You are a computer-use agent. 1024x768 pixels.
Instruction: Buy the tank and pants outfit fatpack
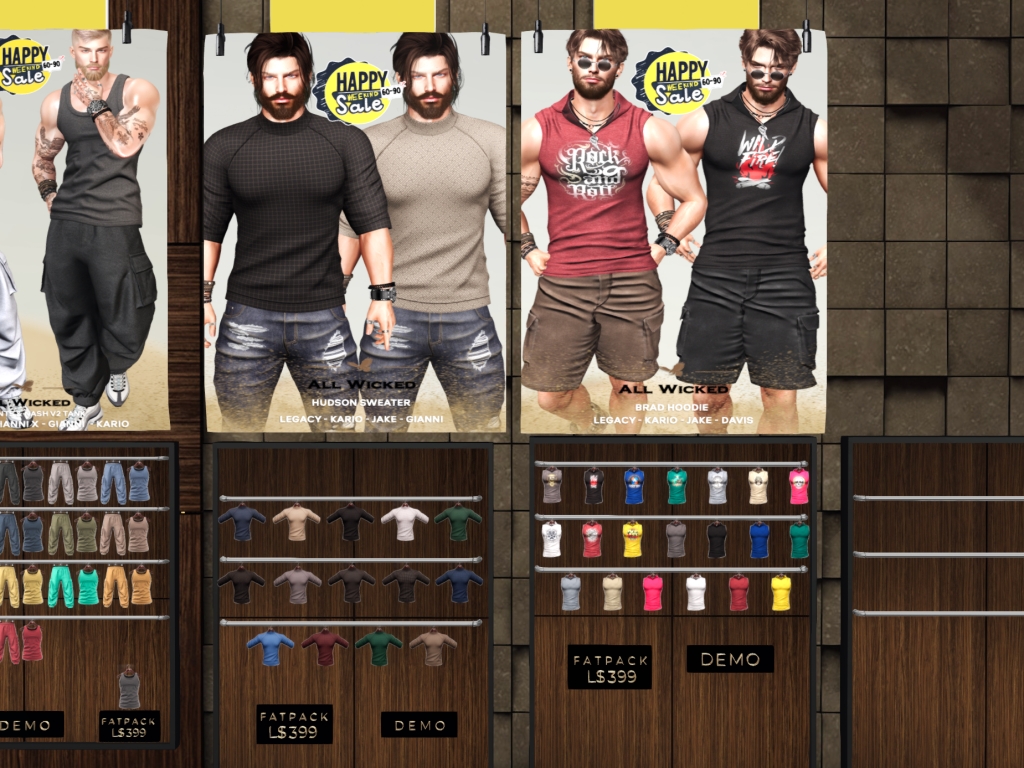point(130,725)
